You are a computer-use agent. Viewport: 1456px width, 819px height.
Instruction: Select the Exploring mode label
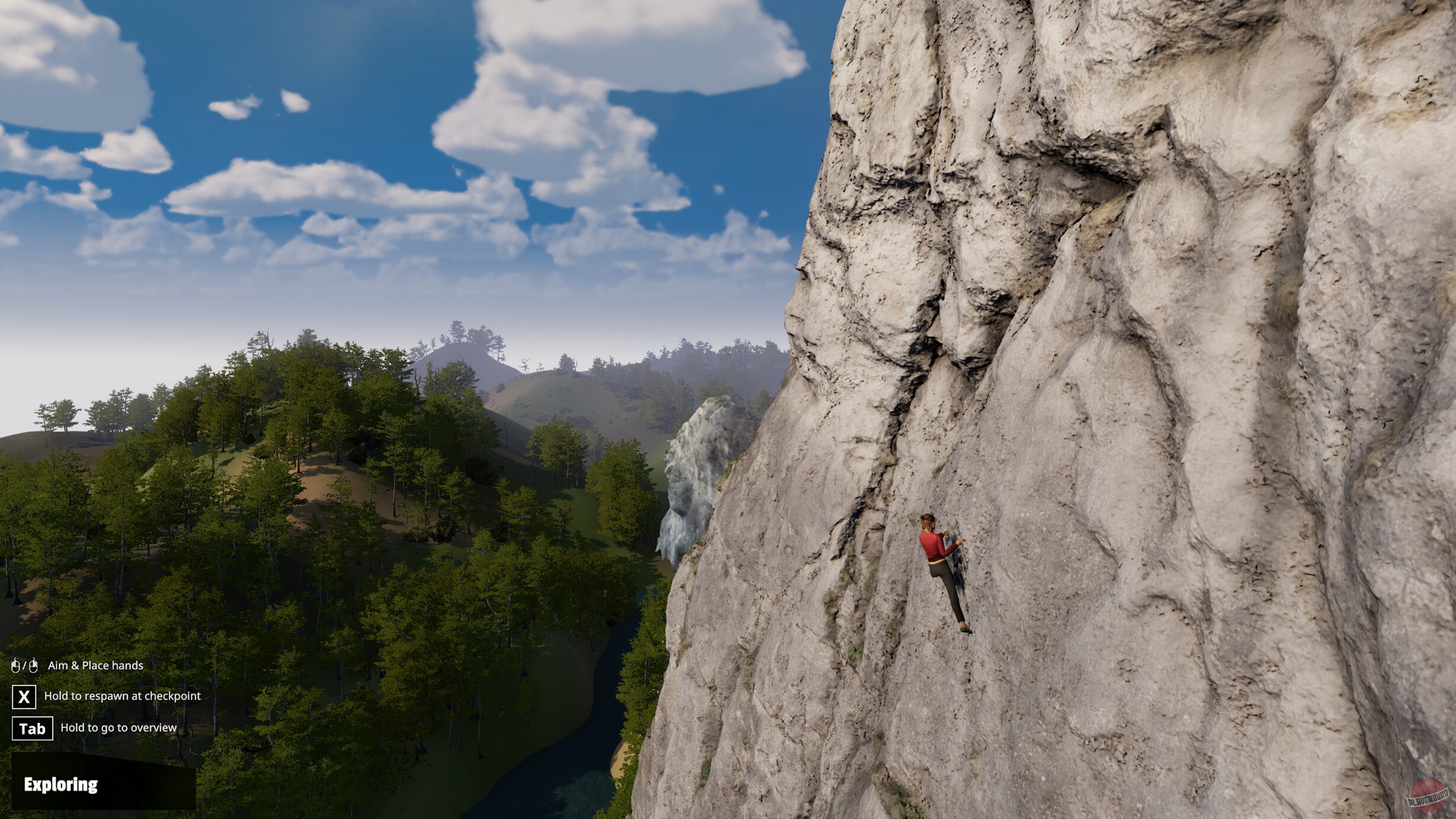coord(61,786)
